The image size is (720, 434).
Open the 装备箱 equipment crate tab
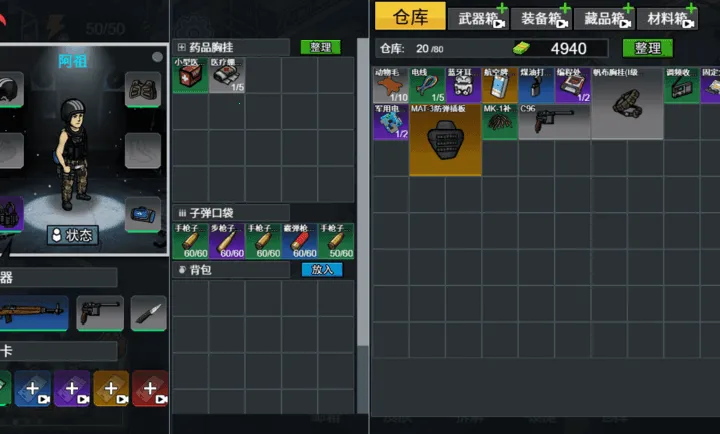coord(540,18)
